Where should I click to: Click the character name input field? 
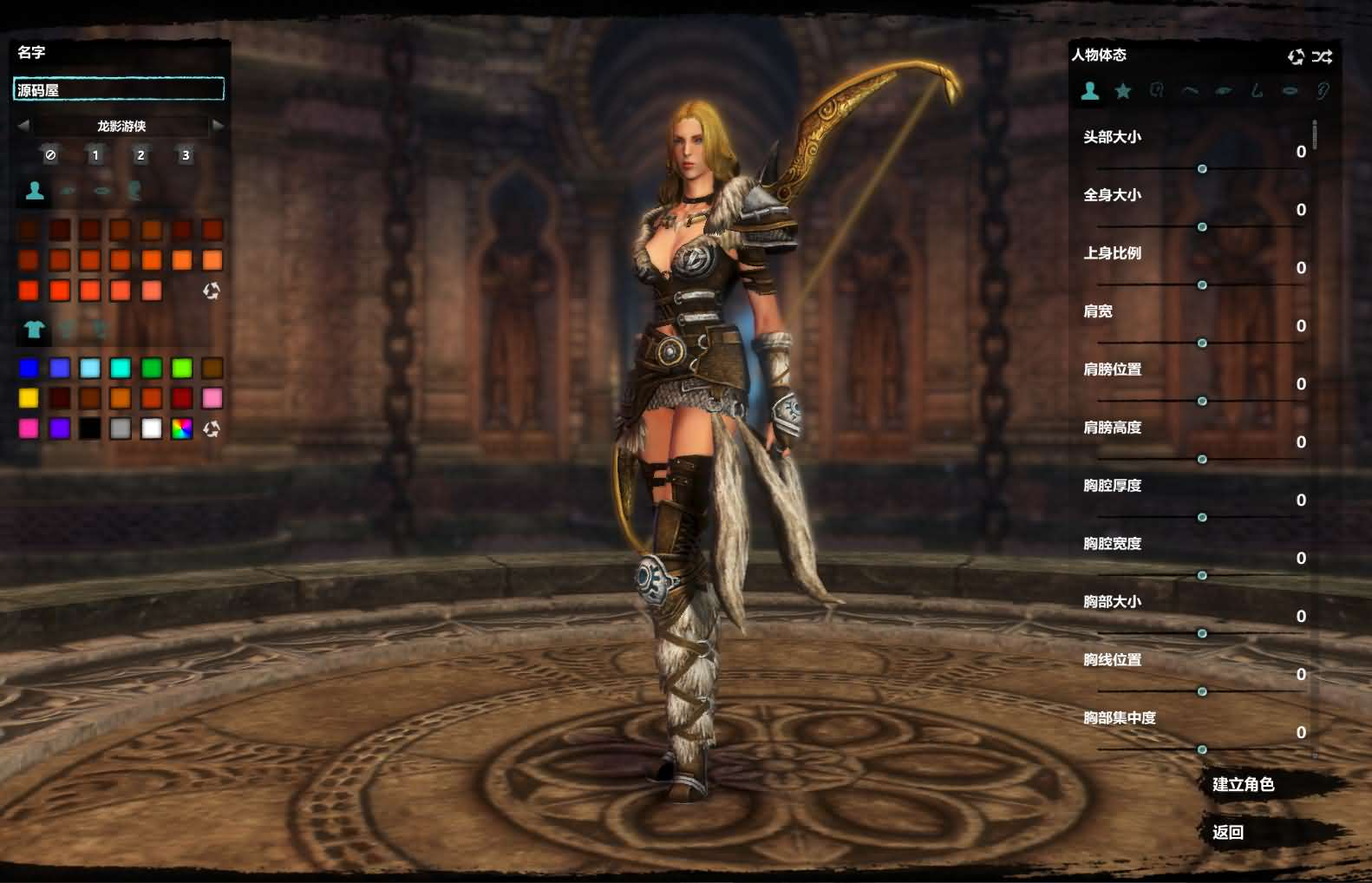point(119,89)
